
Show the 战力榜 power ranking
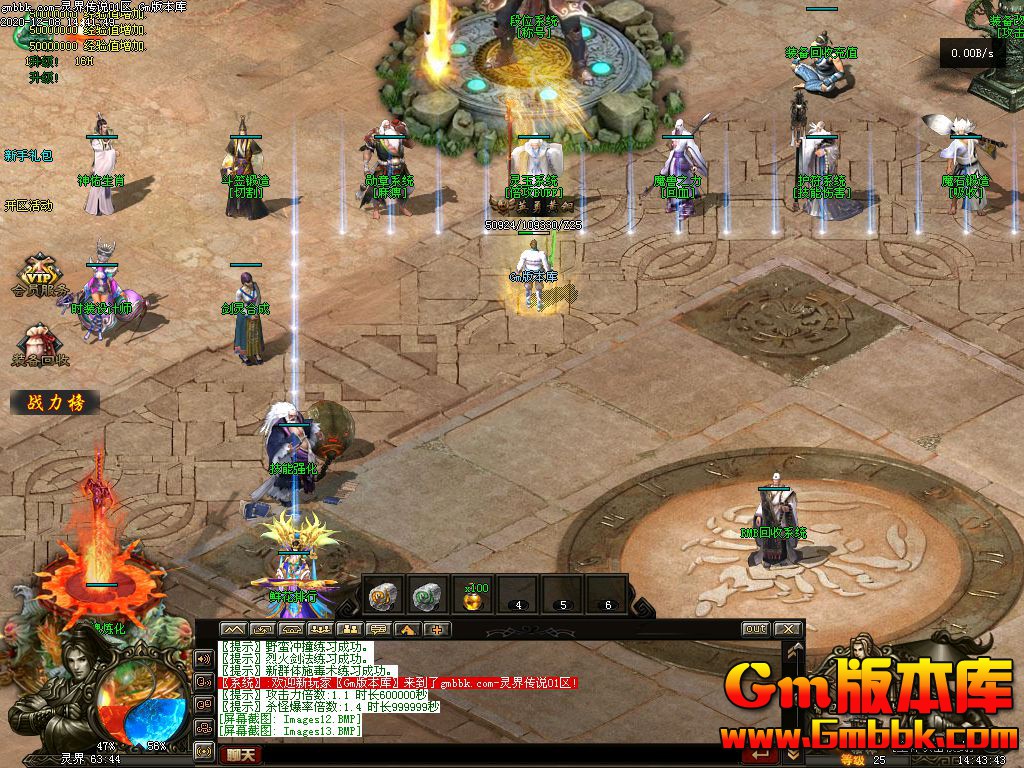pyautogui.click(x=55, y=403)
